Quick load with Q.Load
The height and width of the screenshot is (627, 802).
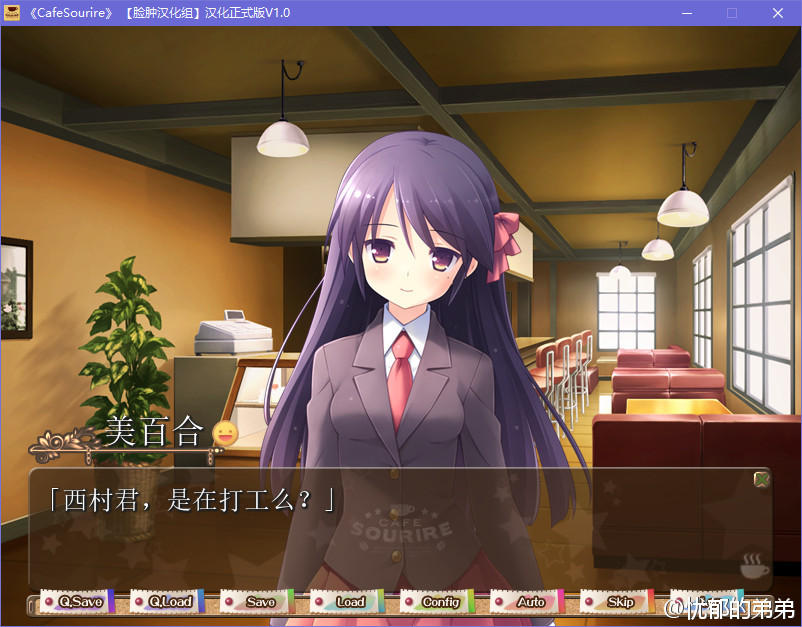[x=165, y=602]
